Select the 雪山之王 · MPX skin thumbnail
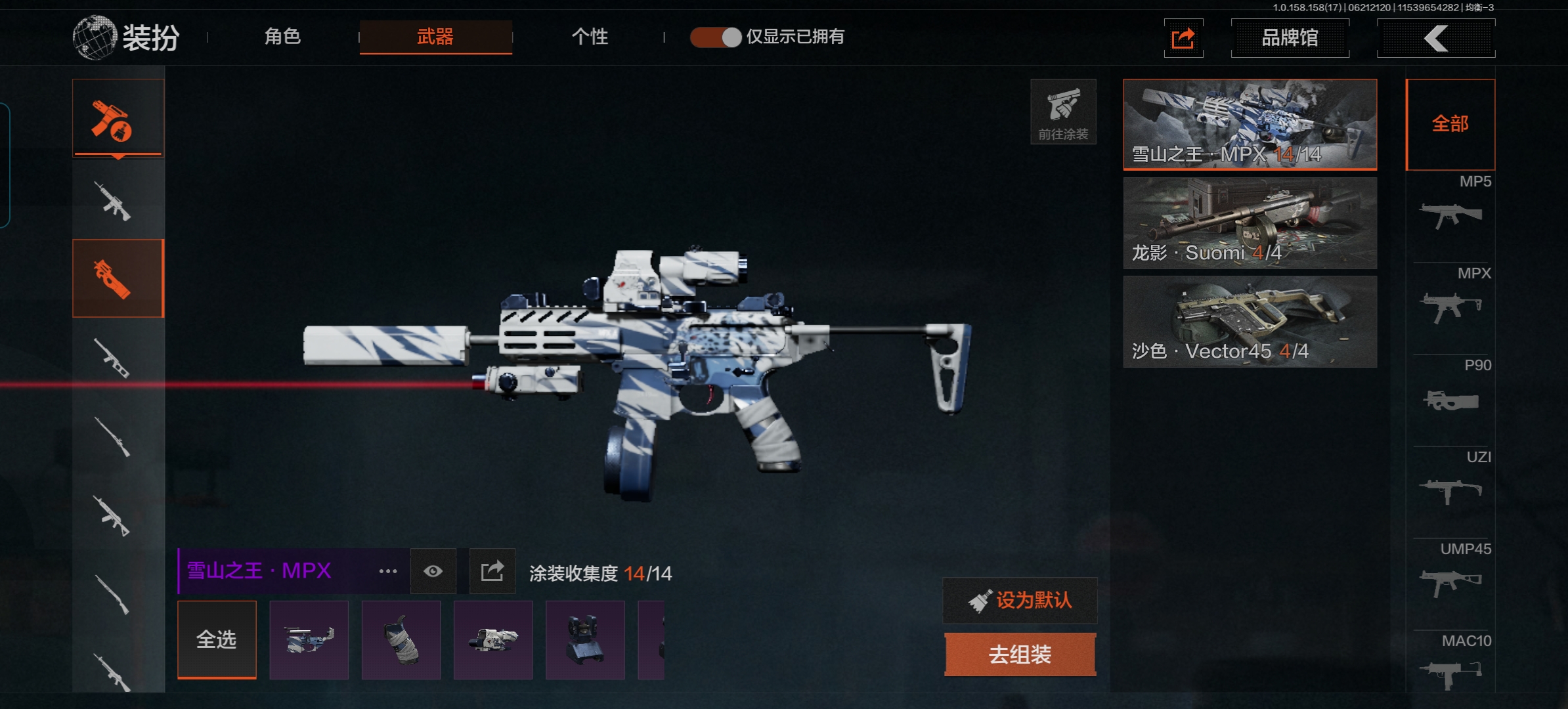The height and width of the screenshot is (709, 1568). tap(1250, 124)
